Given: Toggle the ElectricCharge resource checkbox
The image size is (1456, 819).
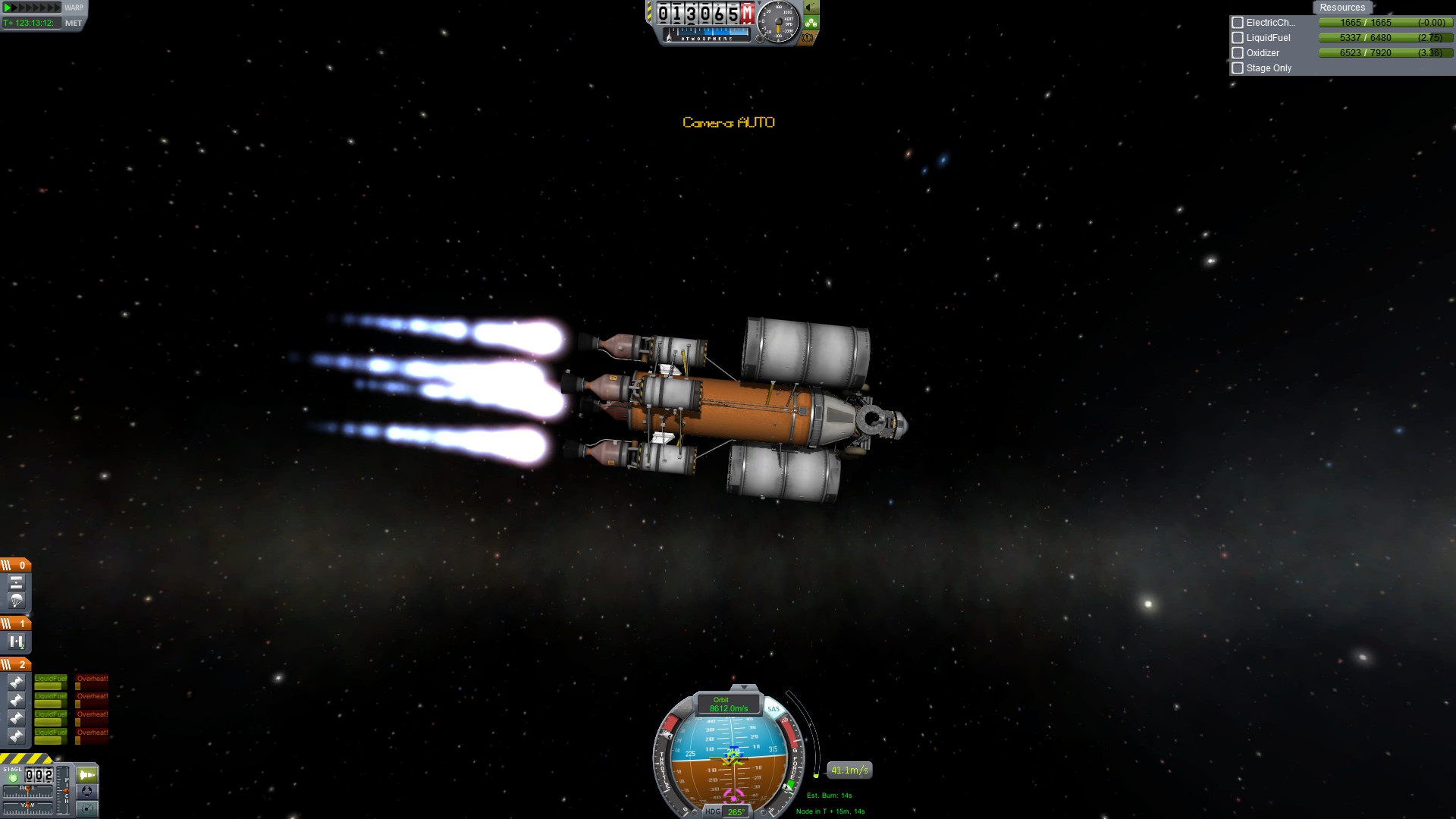Looking at the screenshot, I should tap(1238, 23).
